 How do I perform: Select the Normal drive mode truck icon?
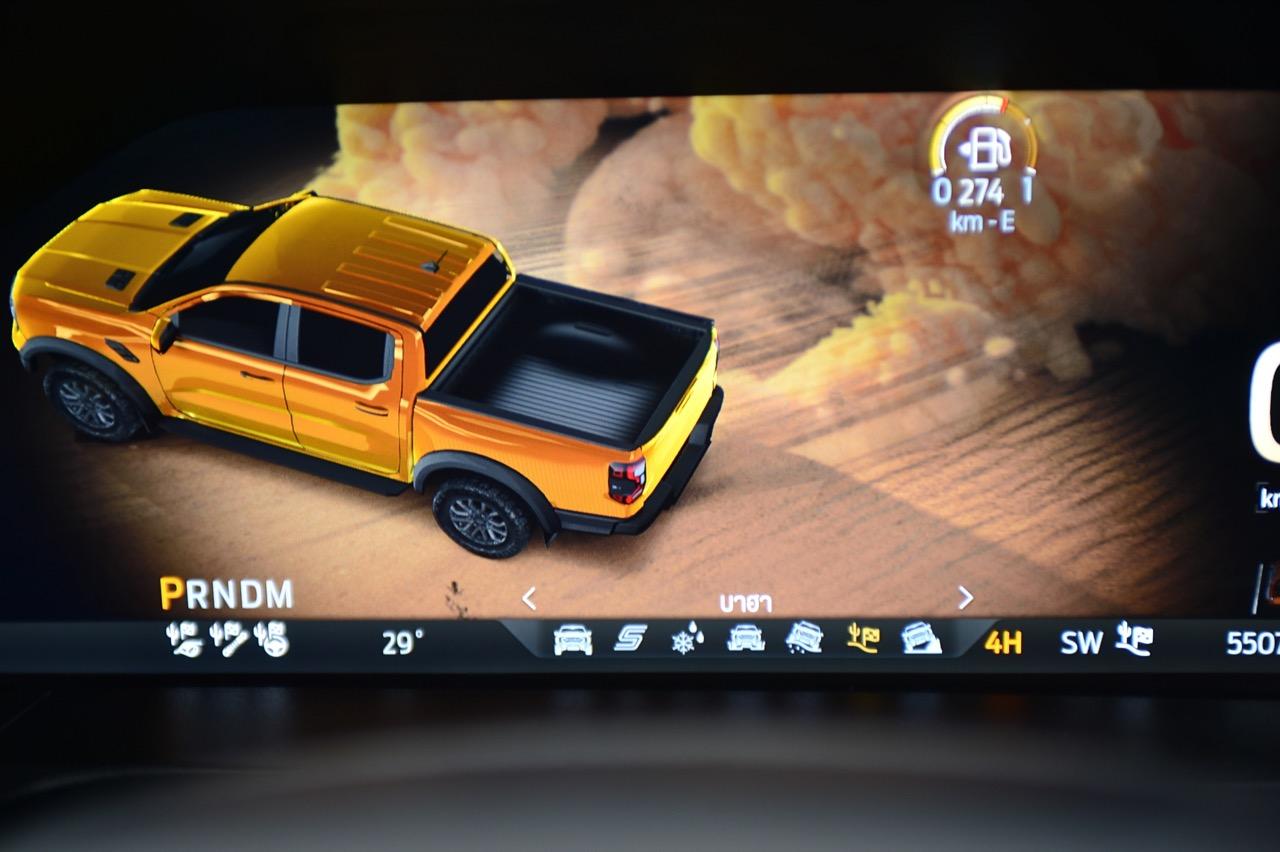point(573,639)
